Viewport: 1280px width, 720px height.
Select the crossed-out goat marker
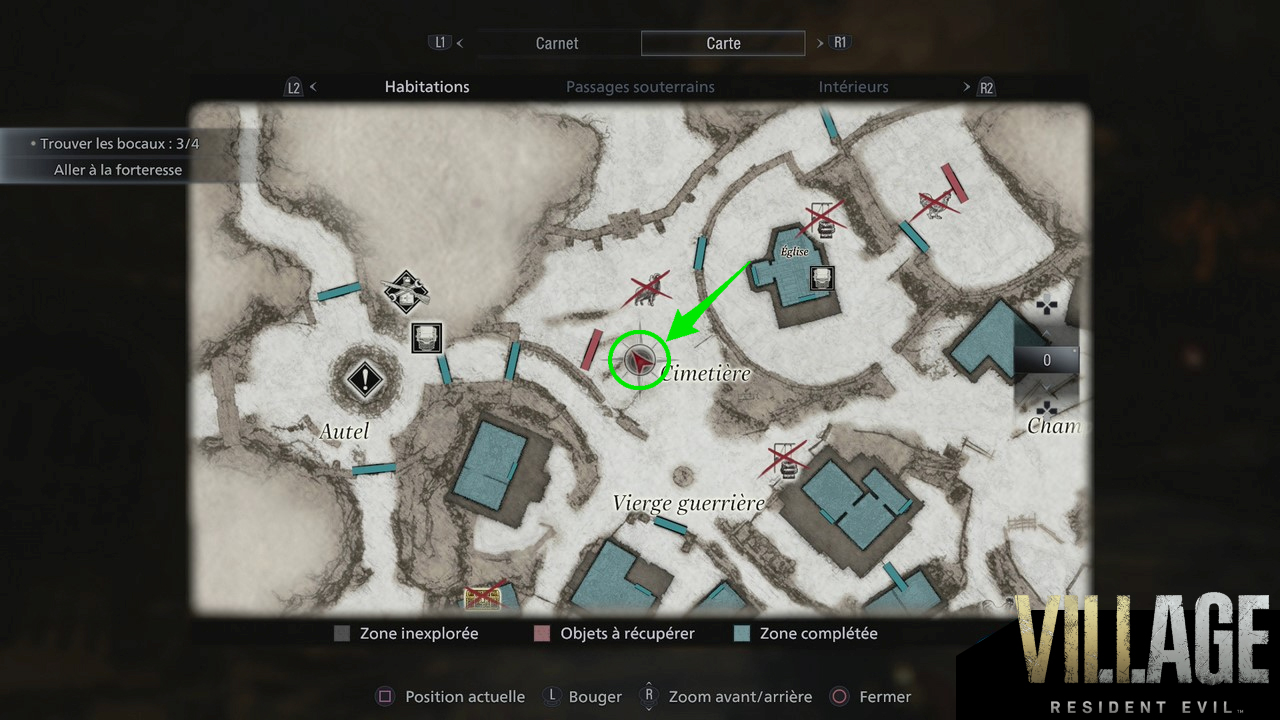(648, 289)
